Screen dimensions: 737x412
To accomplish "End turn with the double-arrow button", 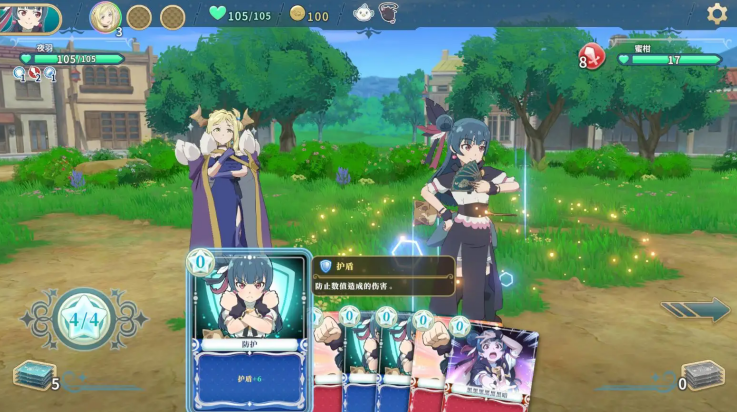I will point(696,310).
